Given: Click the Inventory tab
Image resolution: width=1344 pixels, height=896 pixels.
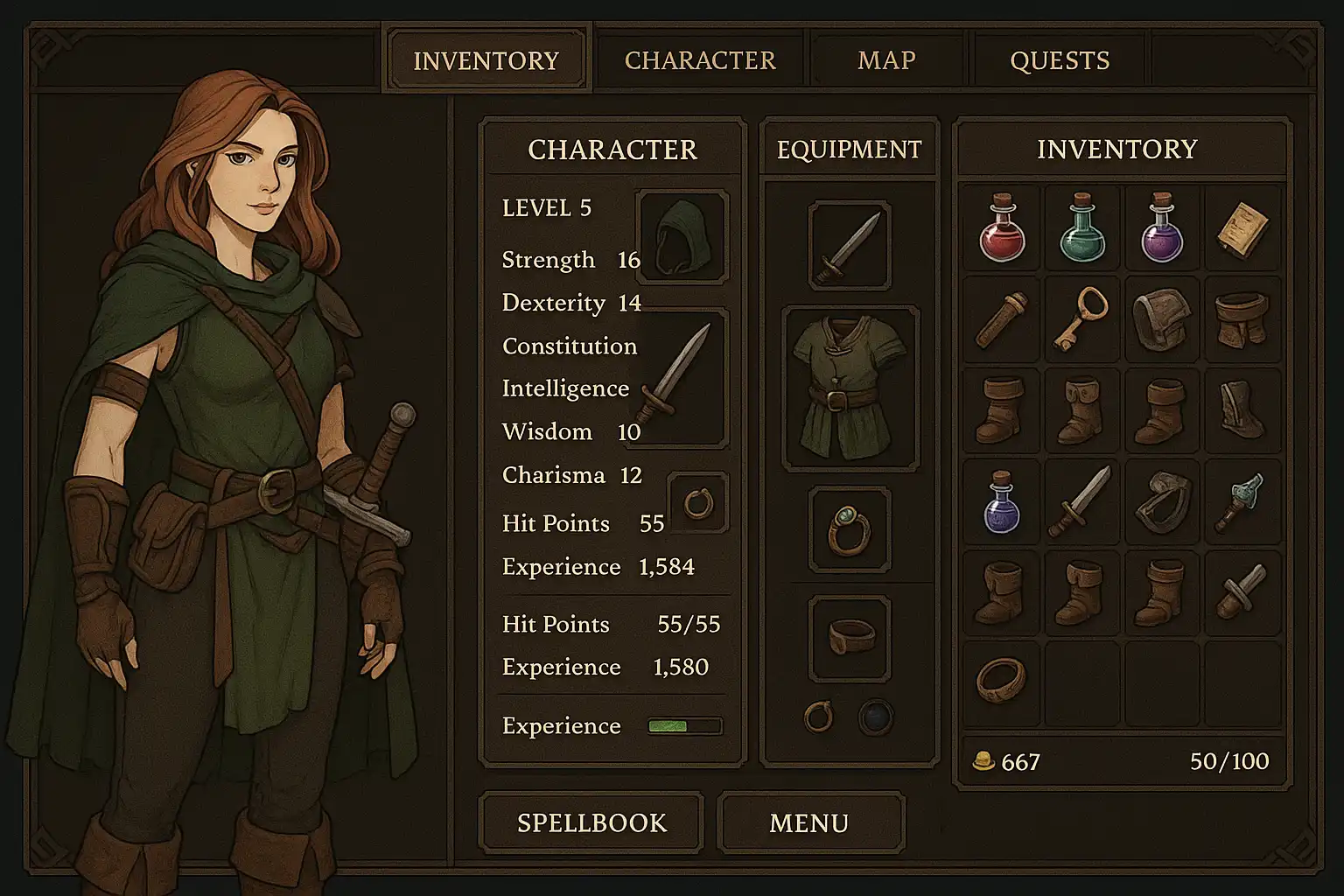Looking at the screenshot, I should 486,60.
